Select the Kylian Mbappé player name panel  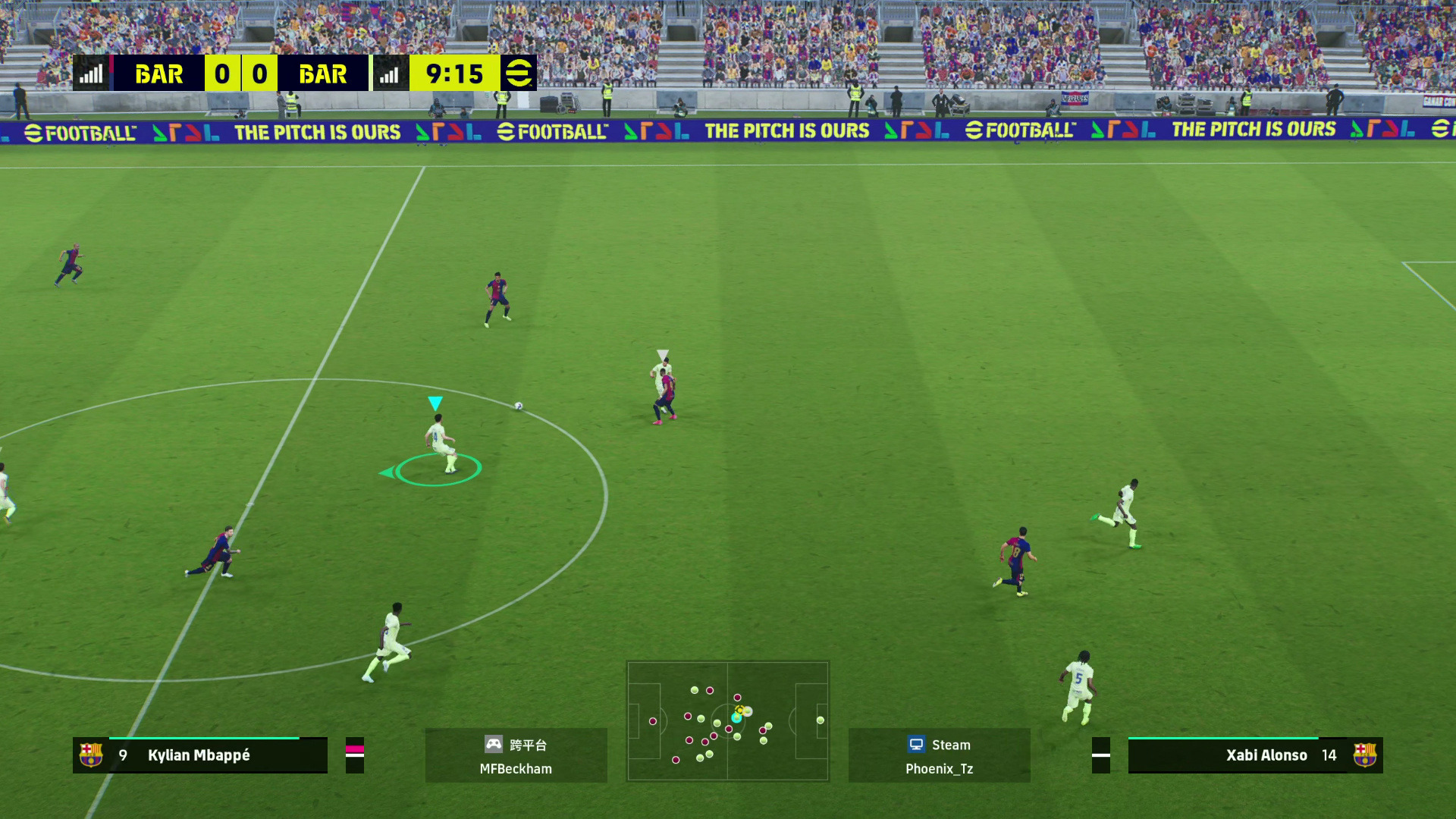pos(200,755)
